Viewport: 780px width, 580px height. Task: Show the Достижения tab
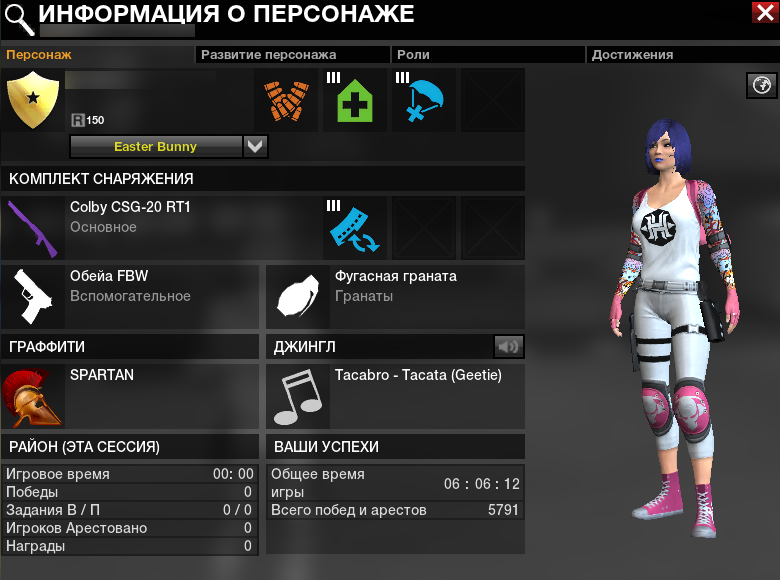[x=632, y=55]
